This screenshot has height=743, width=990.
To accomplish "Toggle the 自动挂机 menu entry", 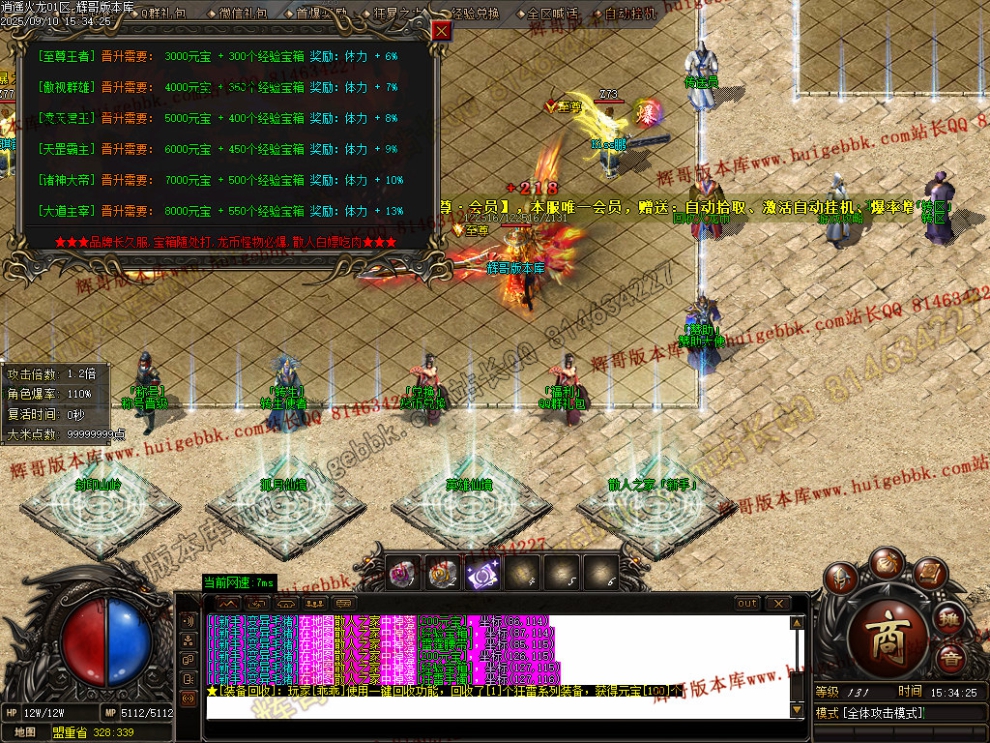I will coord(630,14).
